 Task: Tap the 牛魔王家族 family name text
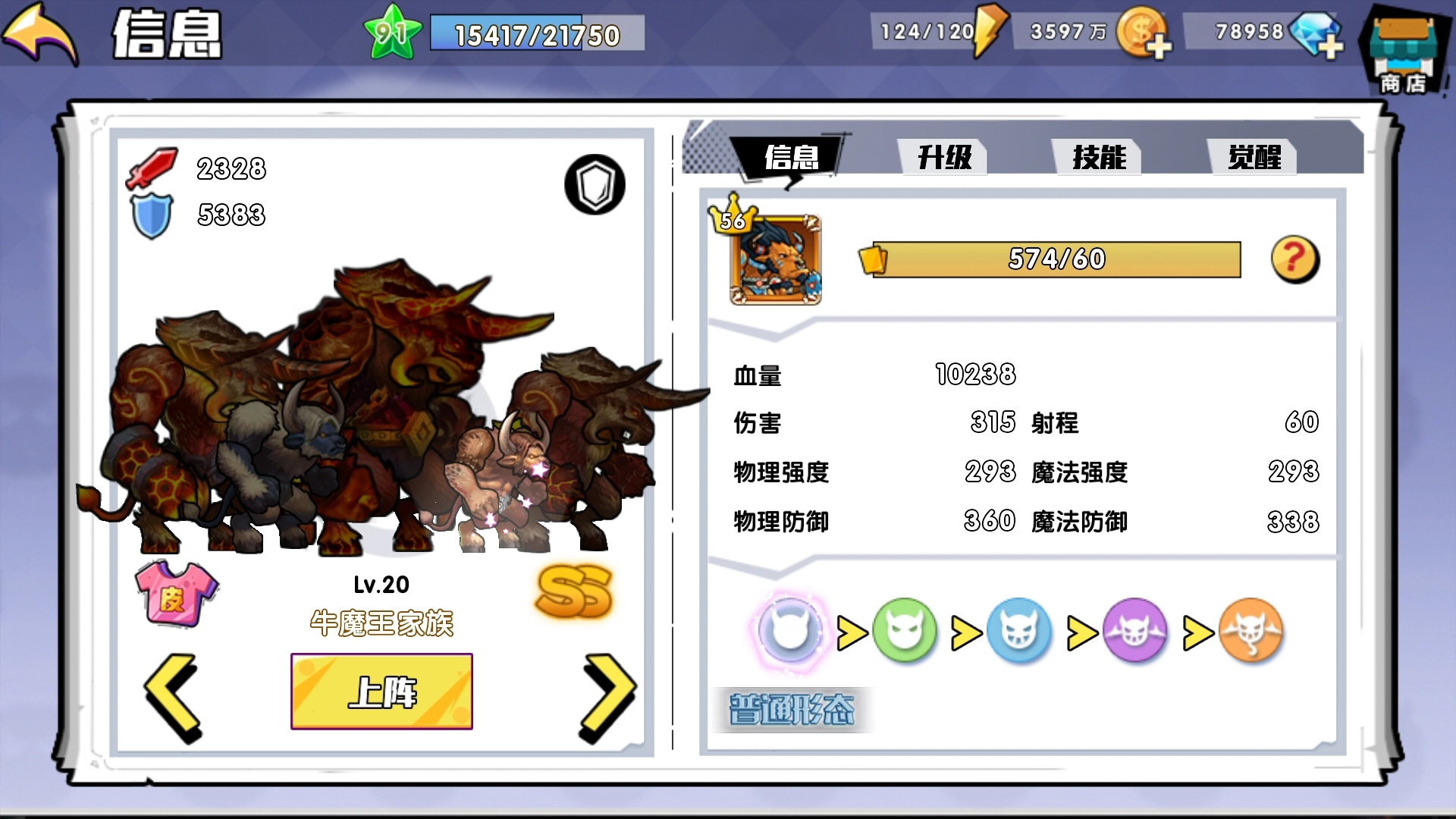[382, 622]
